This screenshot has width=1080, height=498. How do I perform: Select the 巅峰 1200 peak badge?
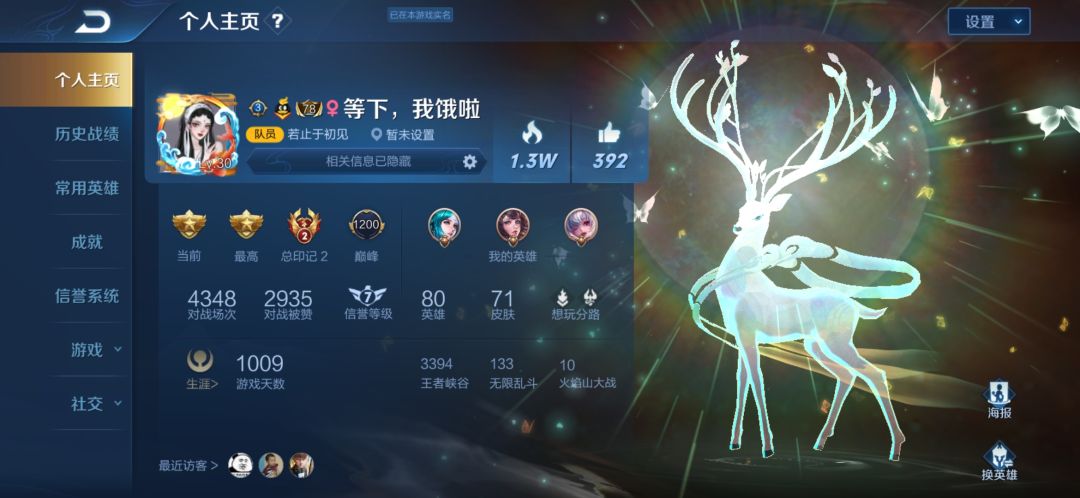(366, 233)
